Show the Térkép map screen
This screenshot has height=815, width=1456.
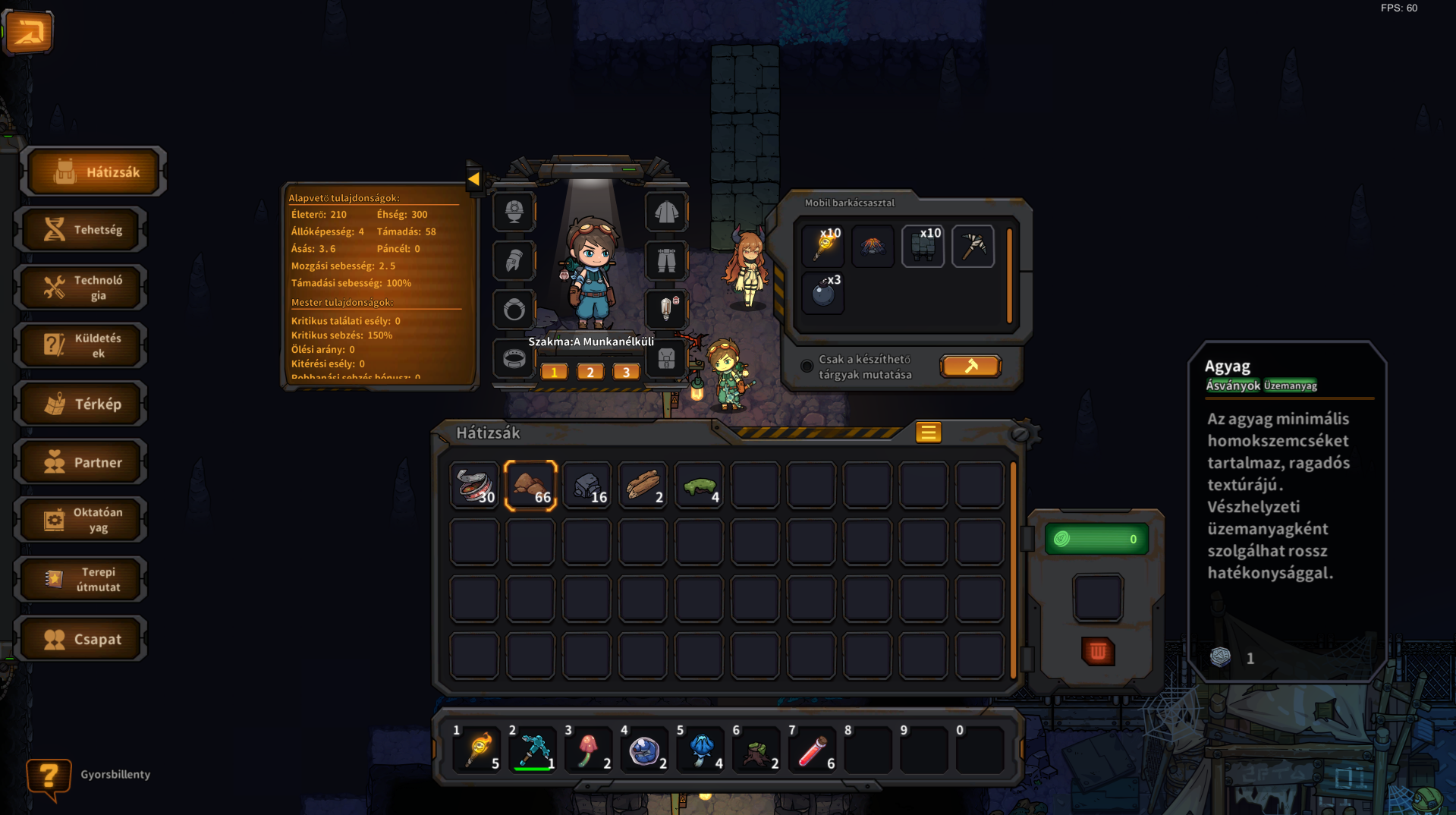click(x=82, y=404)
